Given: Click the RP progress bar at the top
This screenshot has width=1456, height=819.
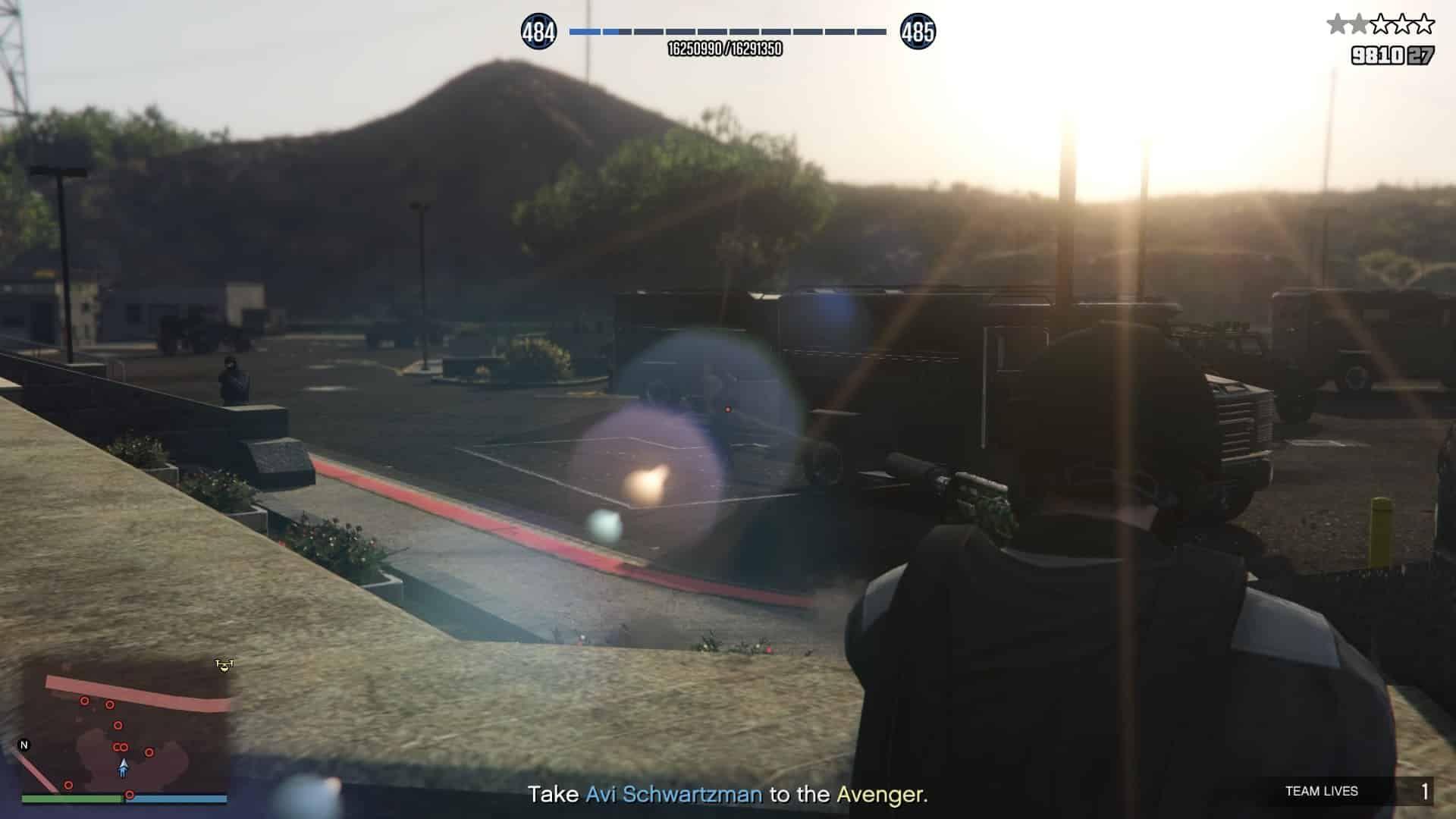Looking at the screenshot, I should (726, 32).
